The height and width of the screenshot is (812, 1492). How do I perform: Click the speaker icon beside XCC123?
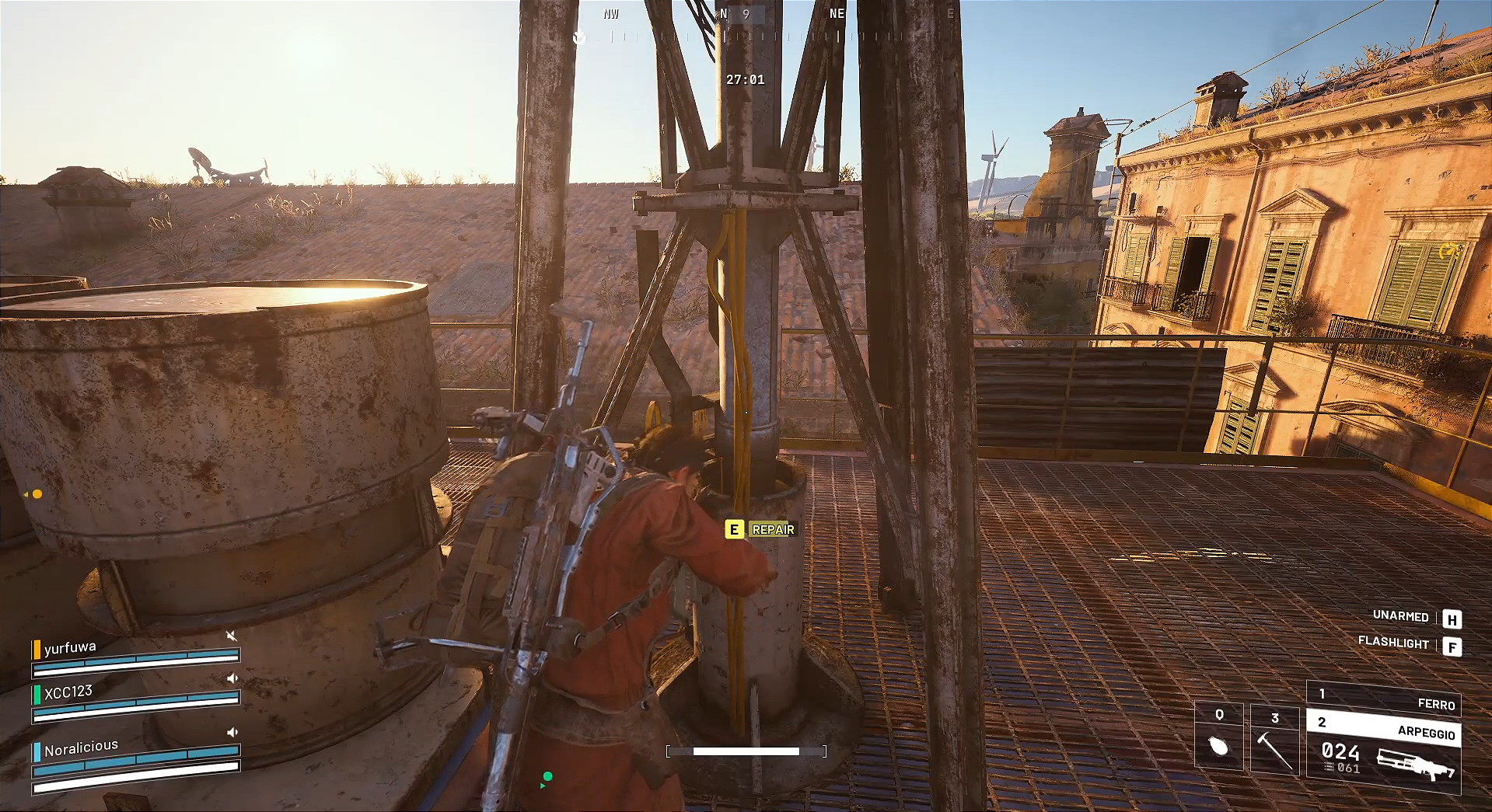[x=232, y=678]
